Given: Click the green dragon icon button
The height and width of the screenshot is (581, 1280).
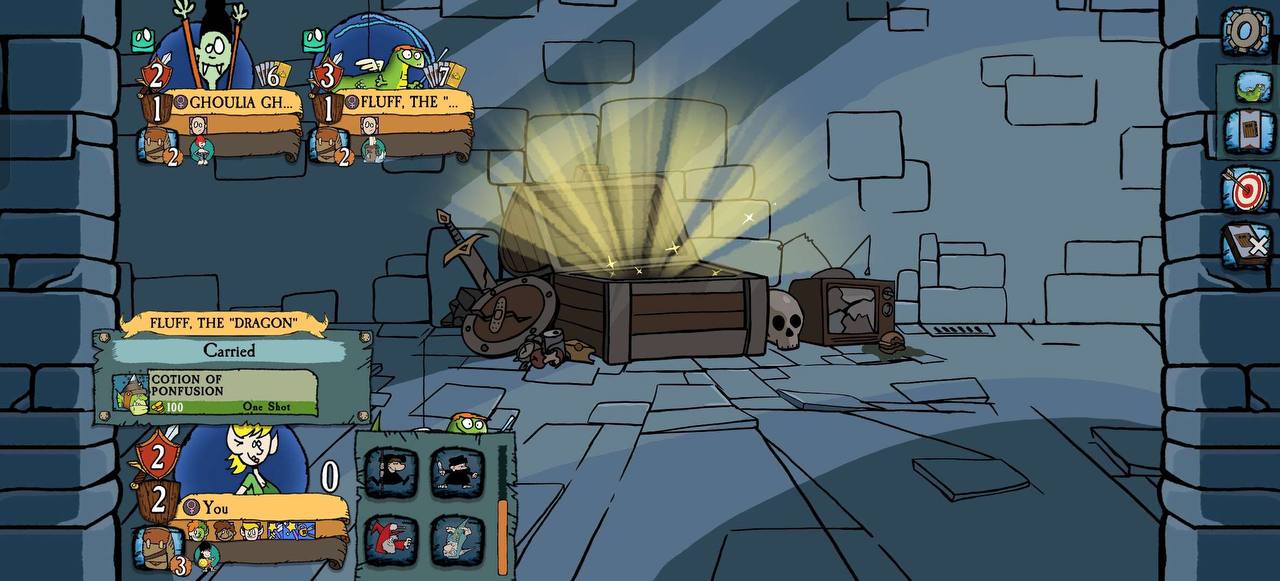Looking at the screenshot, I should (x=1249, y=86).
